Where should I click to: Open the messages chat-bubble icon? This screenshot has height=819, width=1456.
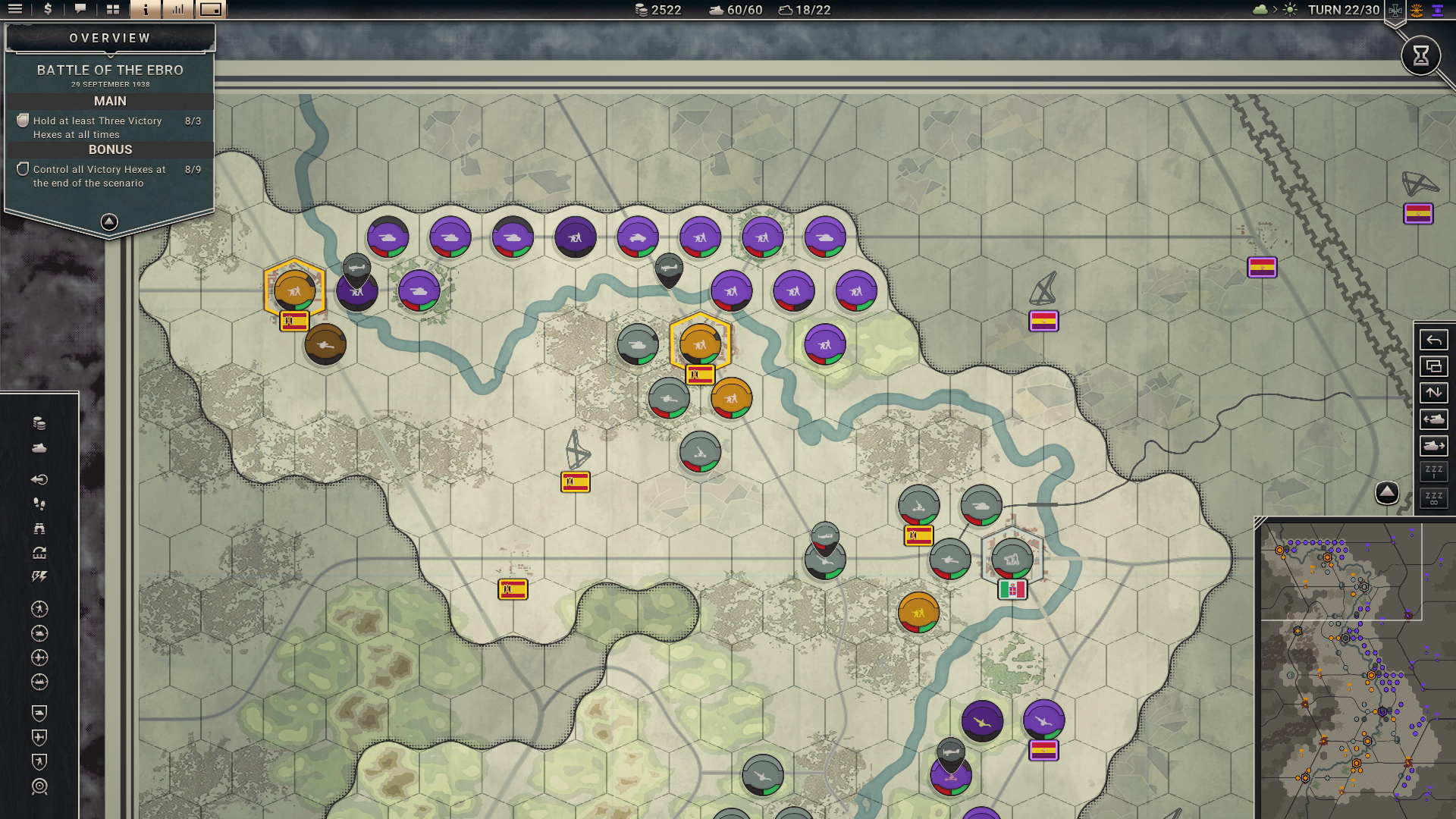pos(80,11)
